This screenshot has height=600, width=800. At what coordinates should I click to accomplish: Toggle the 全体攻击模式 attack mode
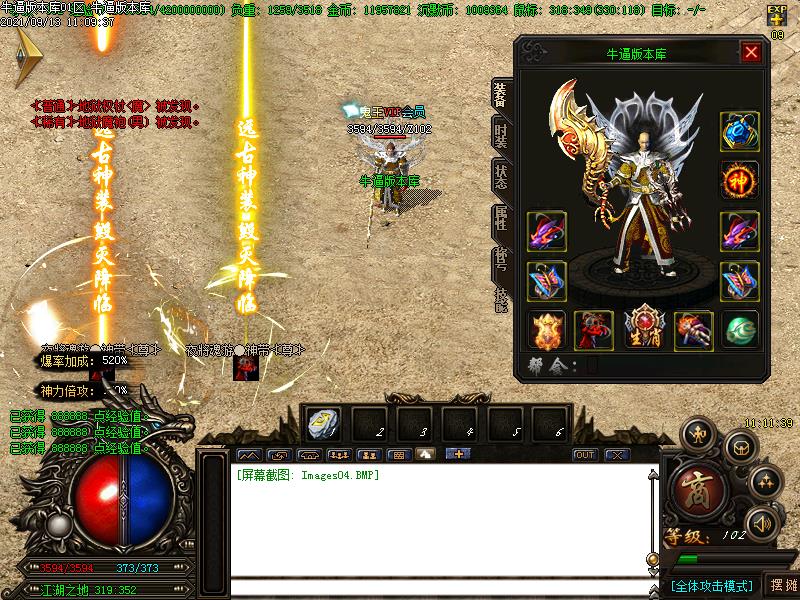pyautogui.click(x=711, y=585)
